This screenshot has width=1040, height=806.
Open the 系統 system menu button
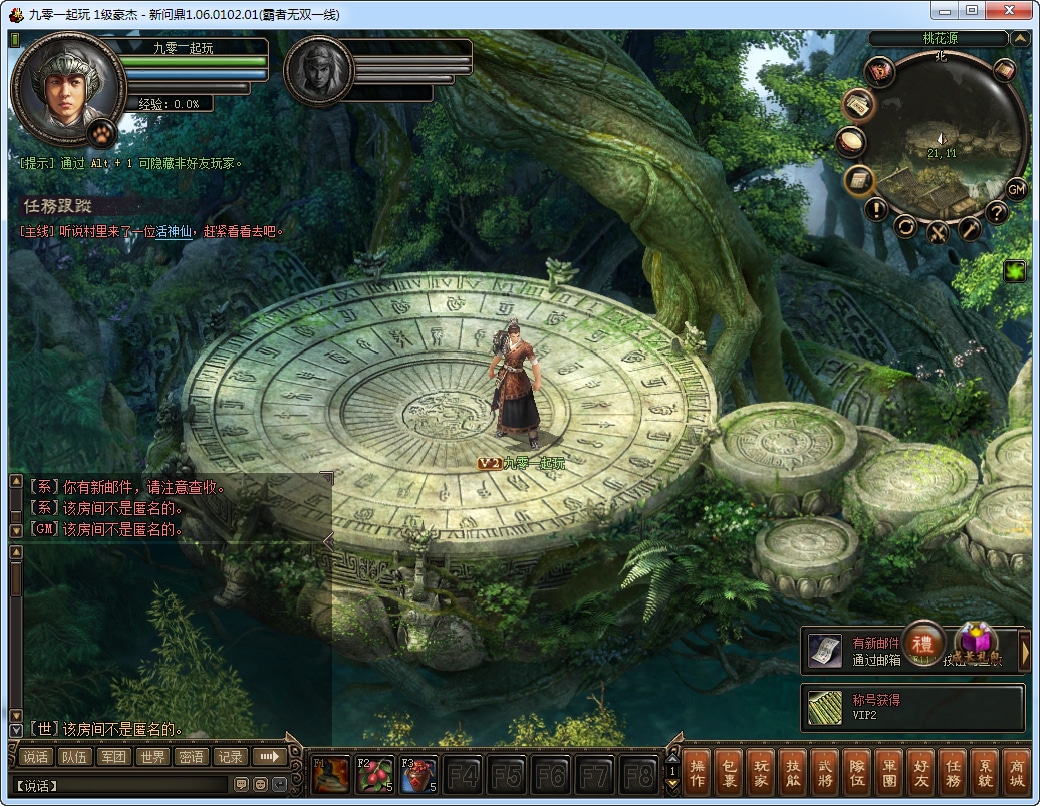(985, 773)
